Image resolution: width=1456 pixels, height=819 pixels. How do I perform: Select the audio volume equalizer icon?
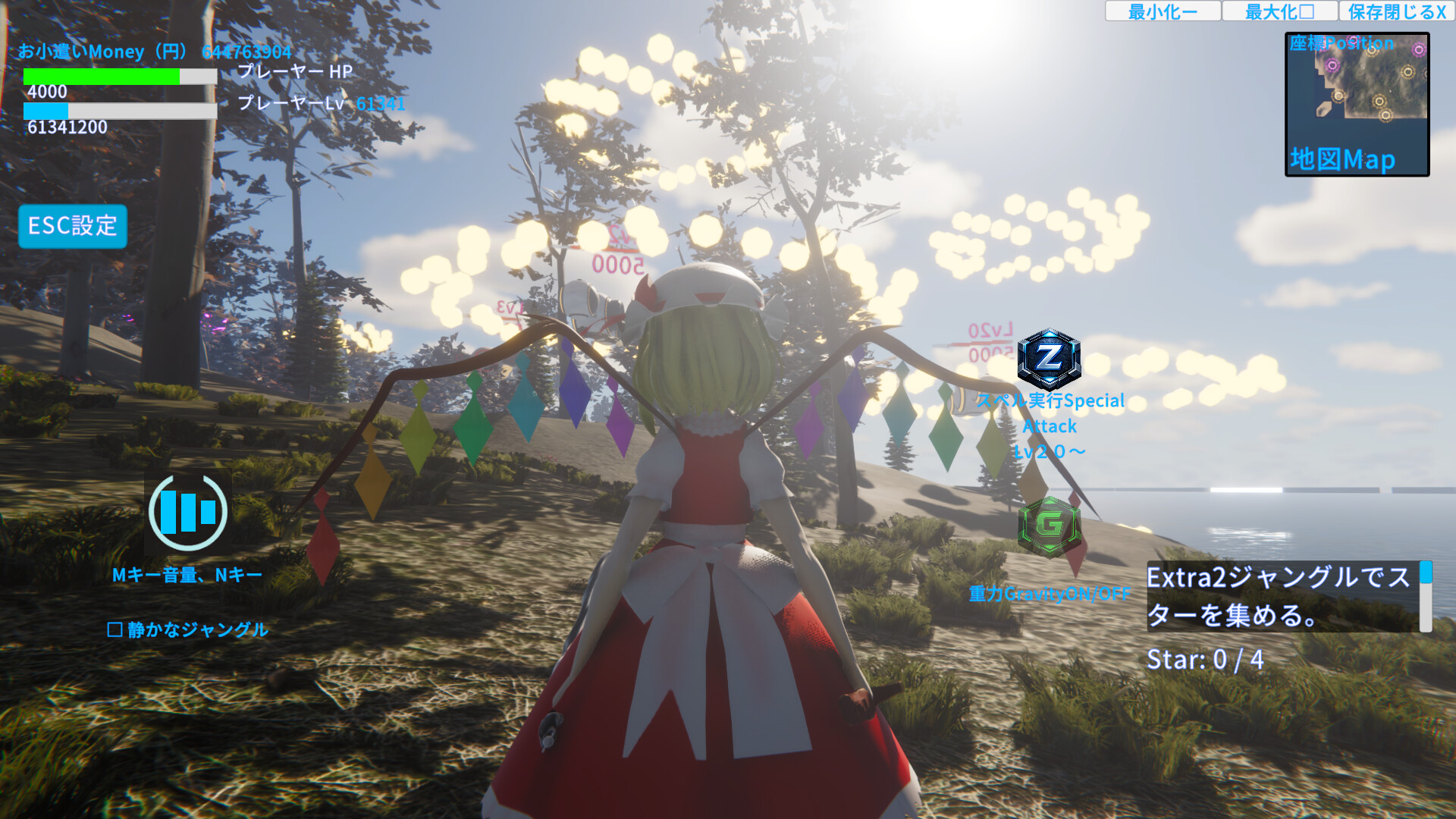[x=187, y=512]
